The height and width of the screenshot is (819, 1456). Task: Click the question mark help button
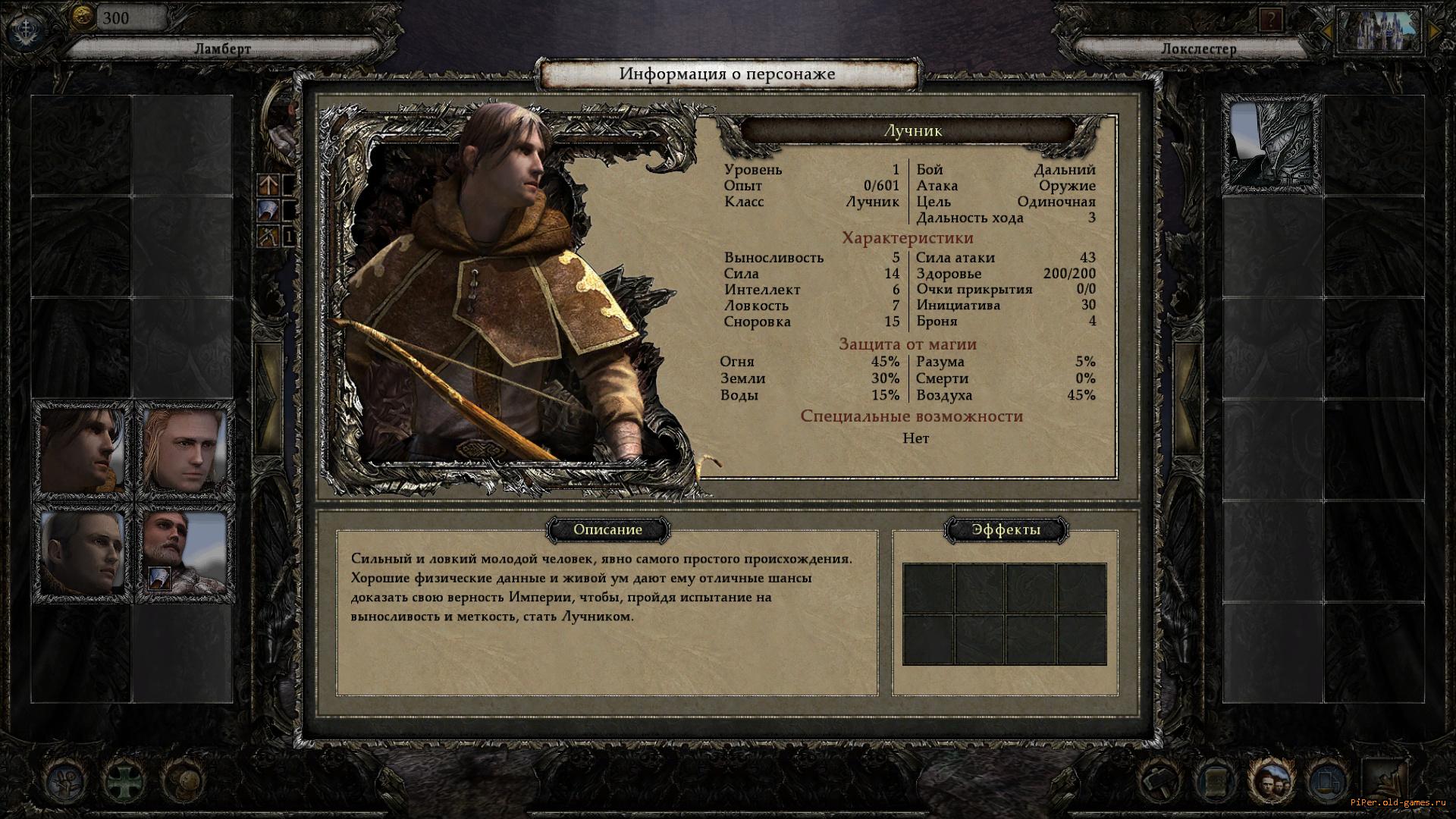click(x=1270, y=20)
